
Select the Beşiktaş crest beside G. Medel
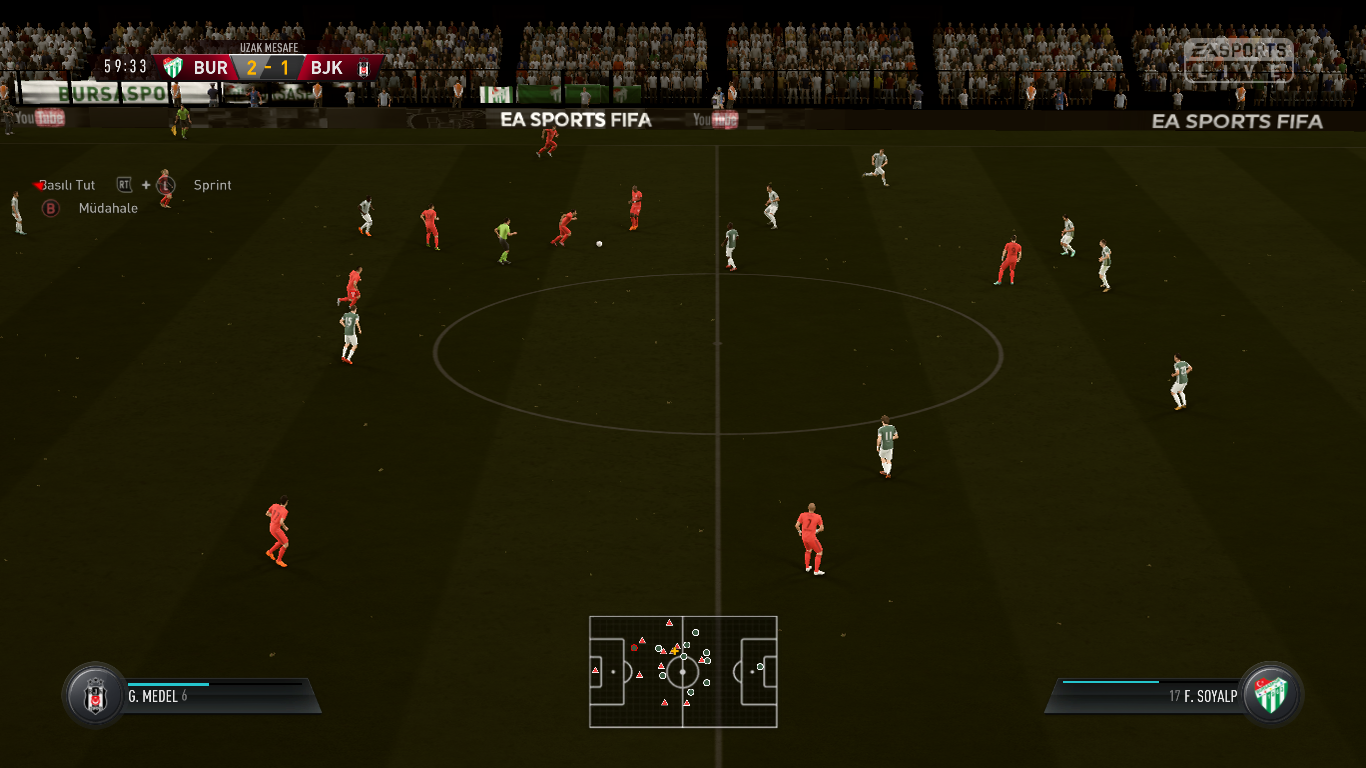(96, 695)
